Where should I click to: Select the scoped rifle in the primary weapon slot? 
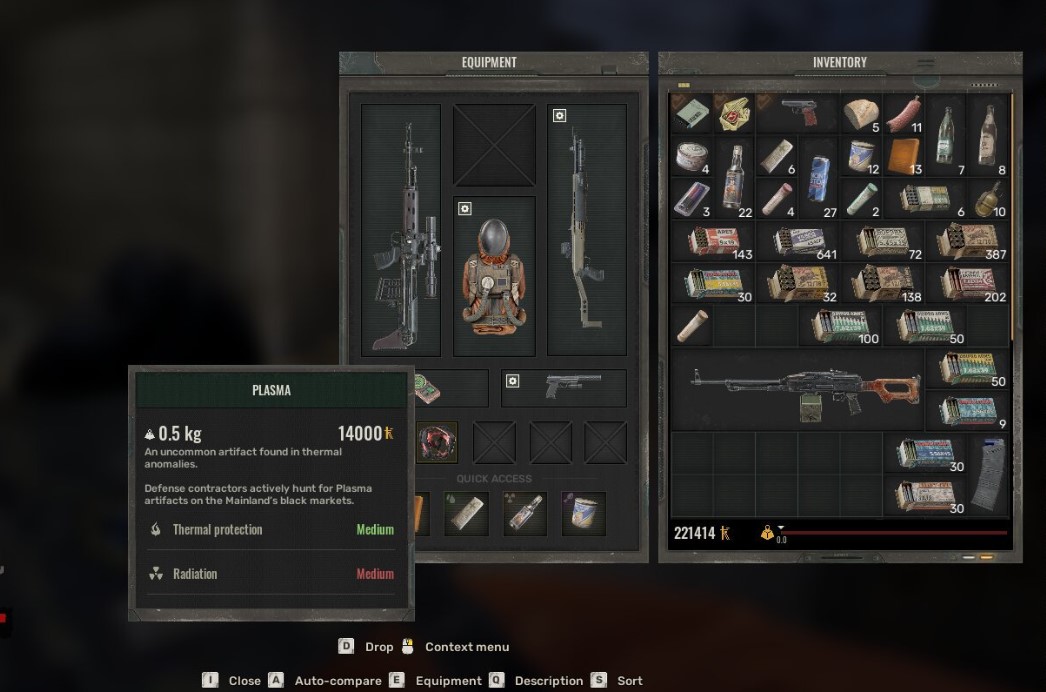(x=401, y=230)
